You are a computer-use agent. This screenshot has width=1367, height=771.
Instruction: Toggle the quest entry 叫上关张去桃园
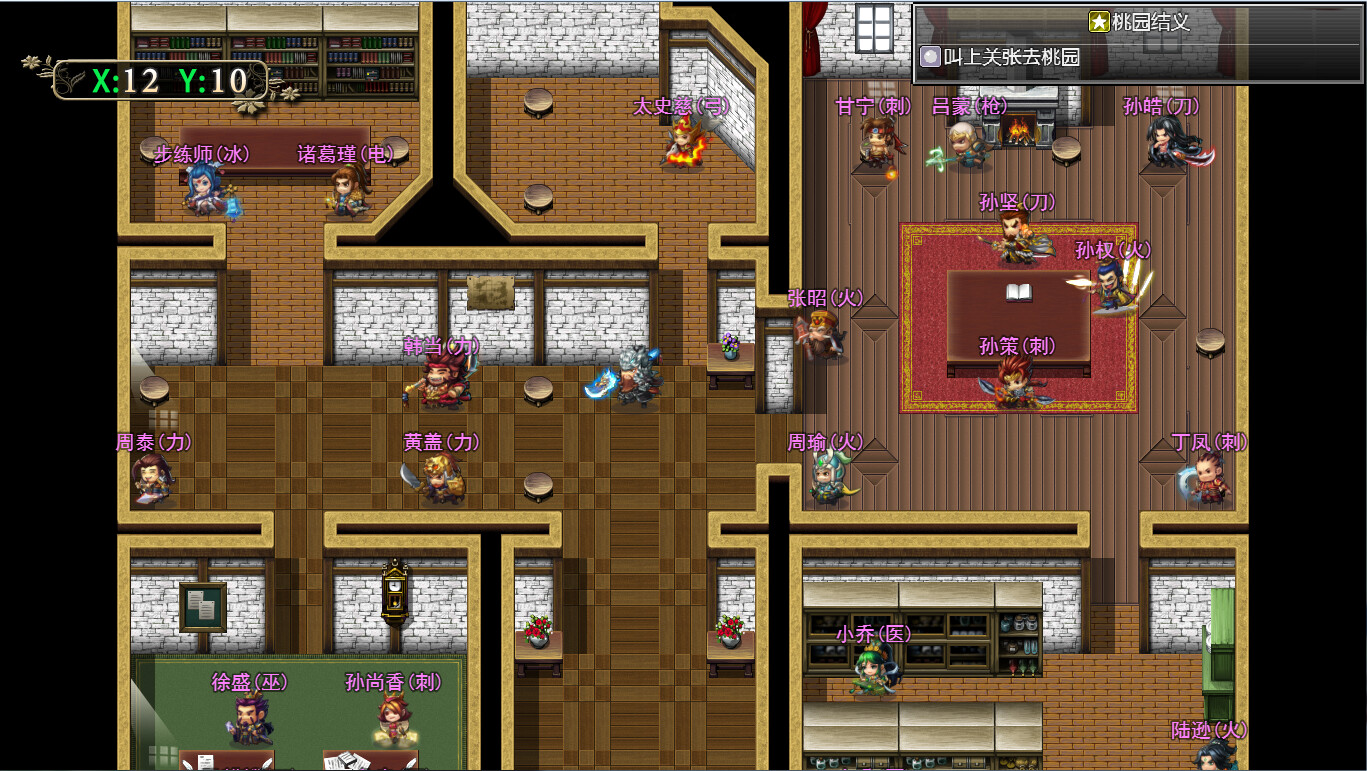click(x=1010, y=57)
